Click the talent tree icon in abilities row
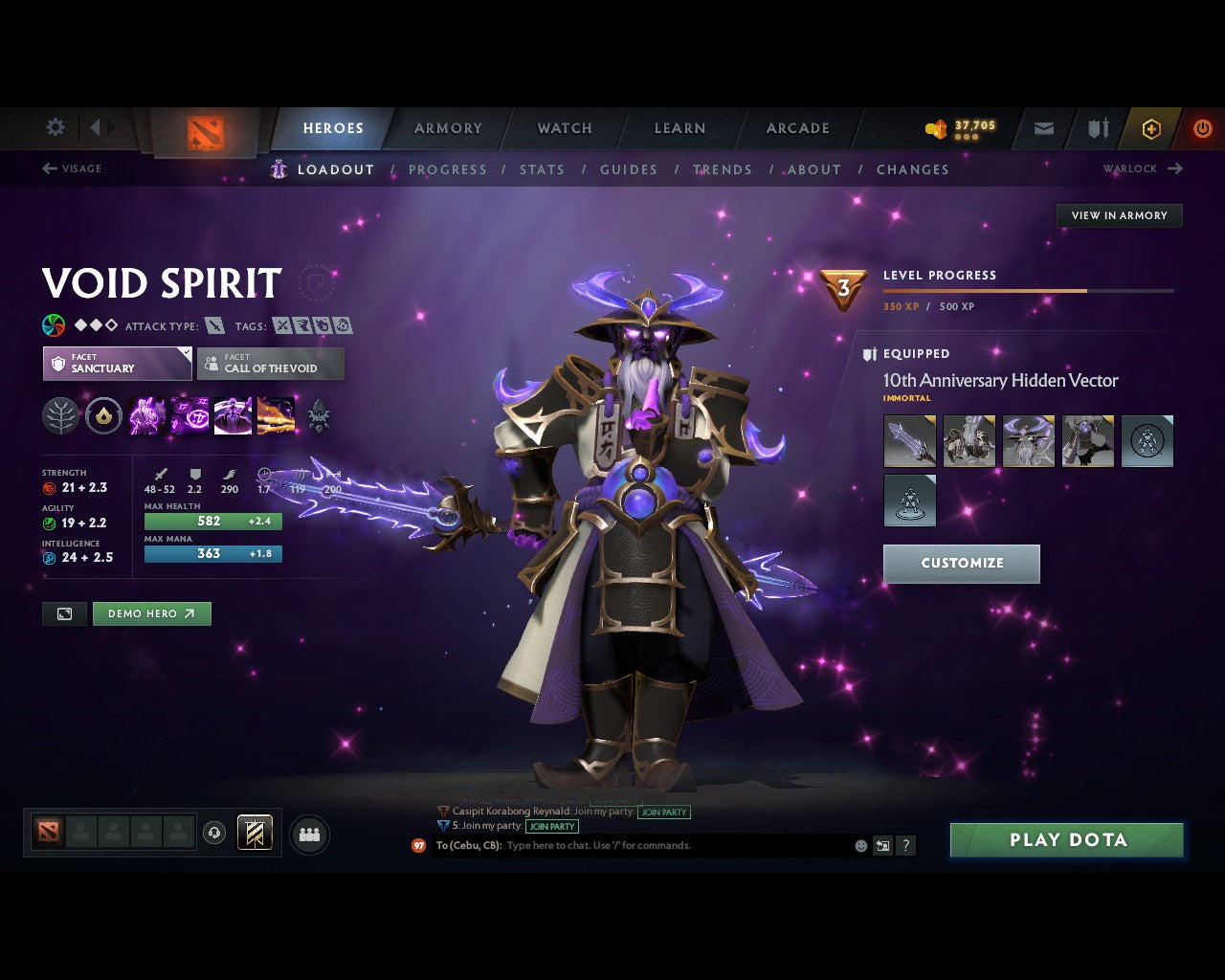This screenshot has width=1225, height=980. click(60, 414)
